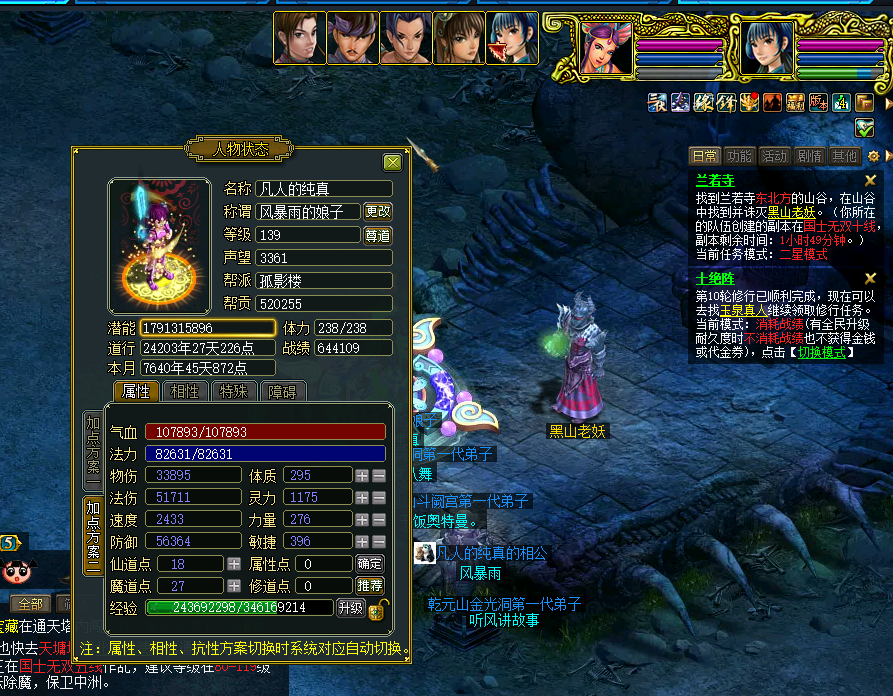Decrease the 灵力 attribute by one
This screenshot has height=696, width=893.
[x=379, y=498]
